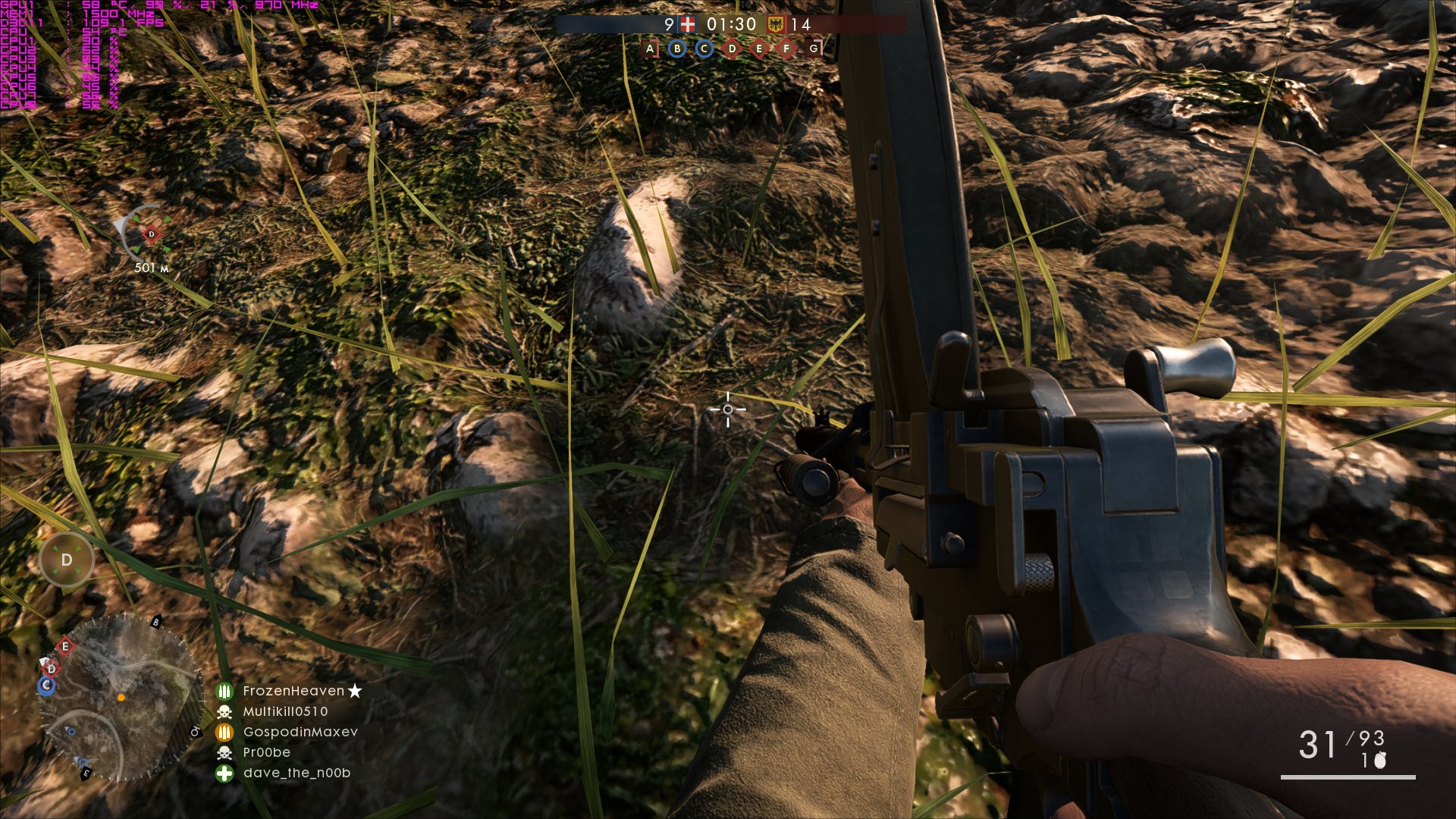Pick medic dave_the_n00b in squad list

[297, 773]
